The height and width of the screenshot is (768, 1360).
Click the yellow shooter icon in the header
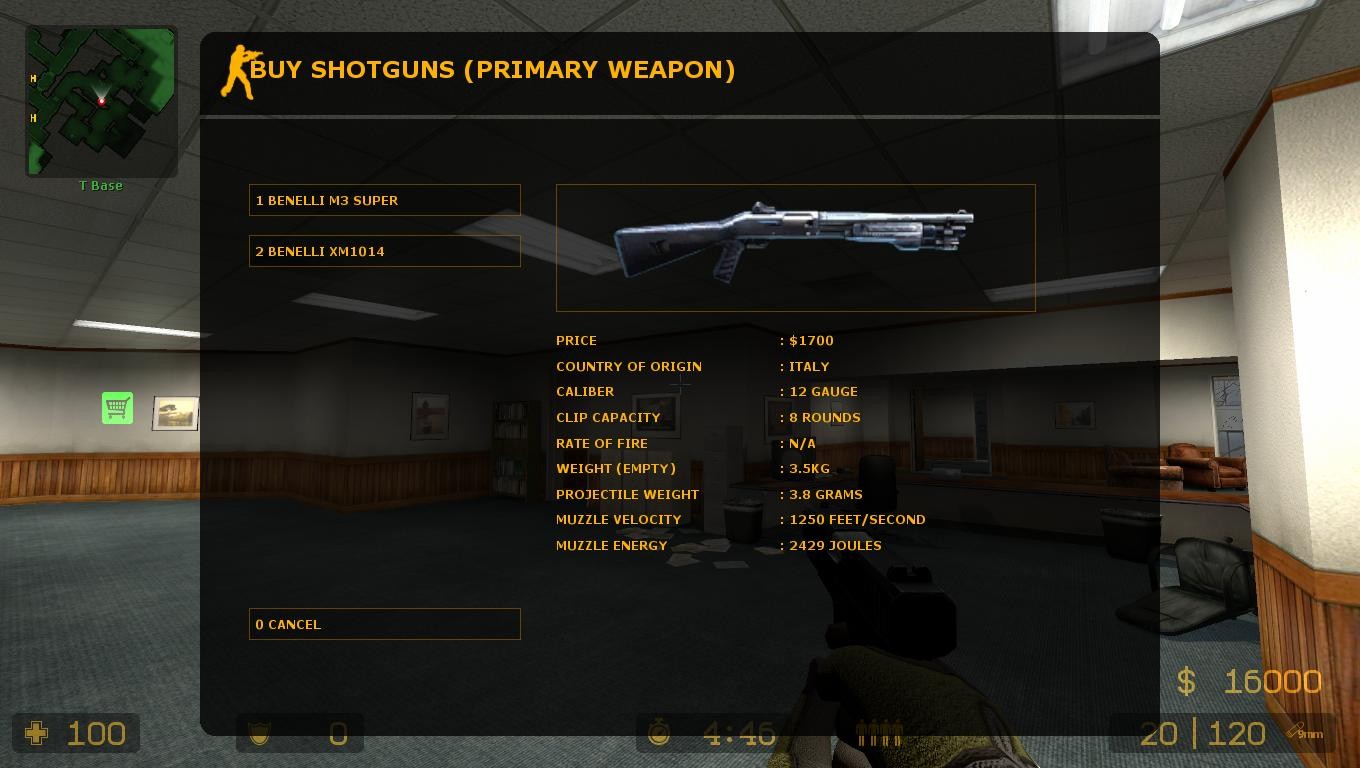point(239,70)
